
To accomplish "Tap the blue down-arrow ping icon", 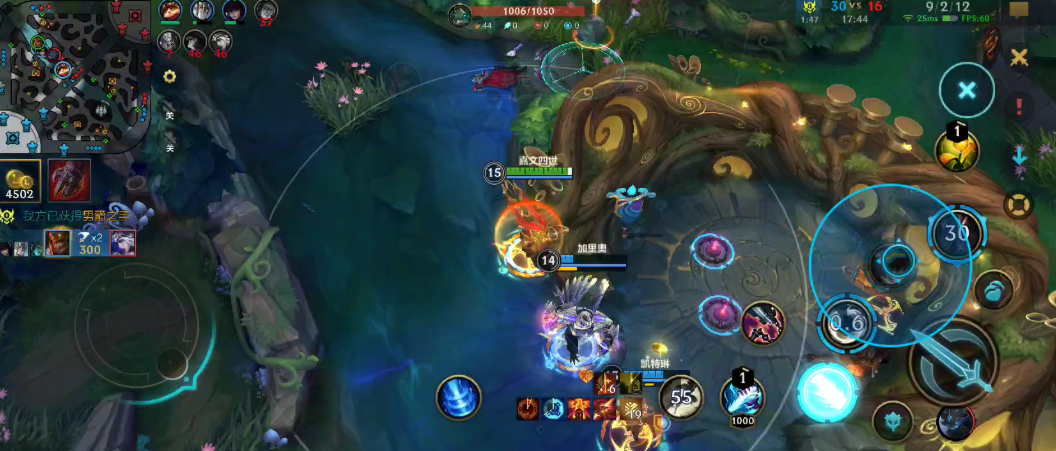I will [1020, 155].
